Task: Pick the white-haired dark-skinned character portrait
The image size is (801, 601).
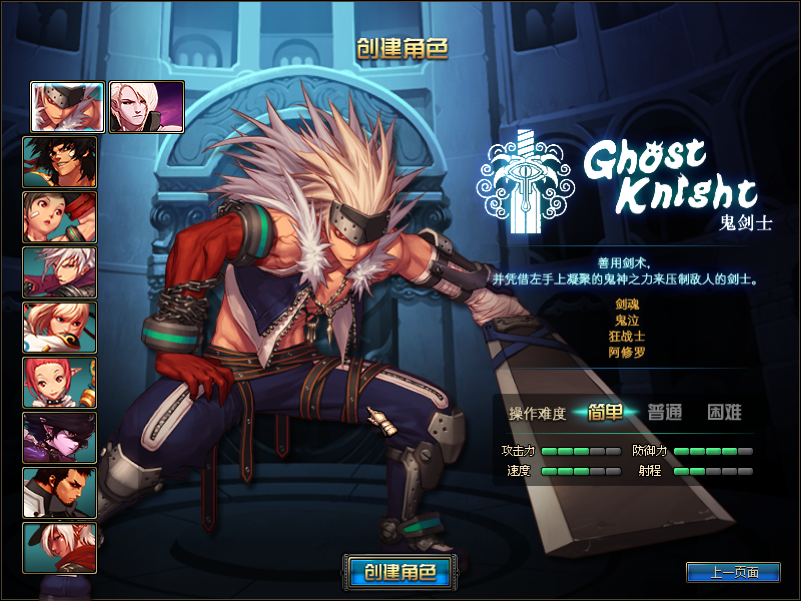Action: 60,547
